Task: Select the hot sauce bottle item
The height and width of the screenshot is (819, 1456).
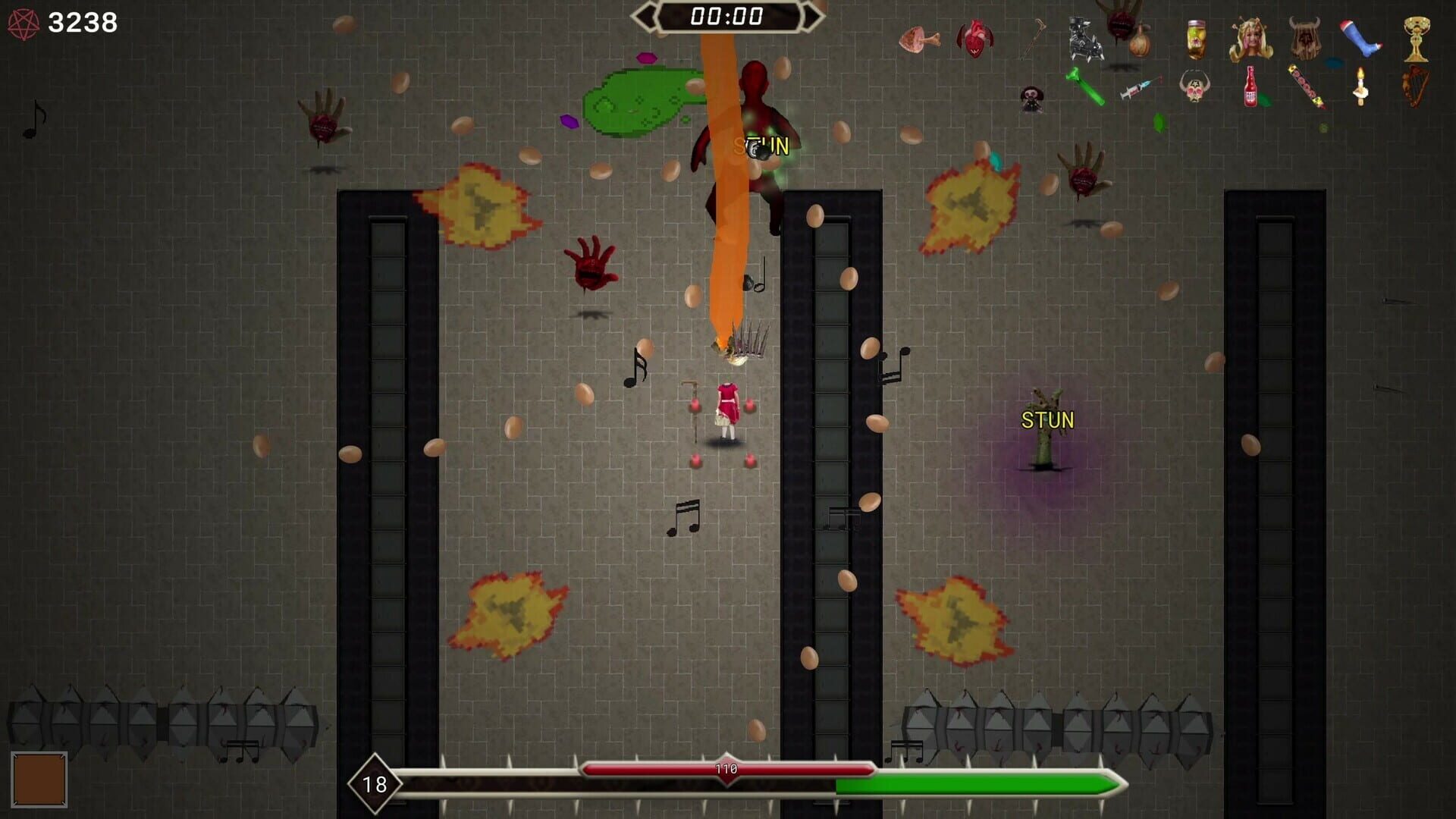Action: [x=1250, y=88]
